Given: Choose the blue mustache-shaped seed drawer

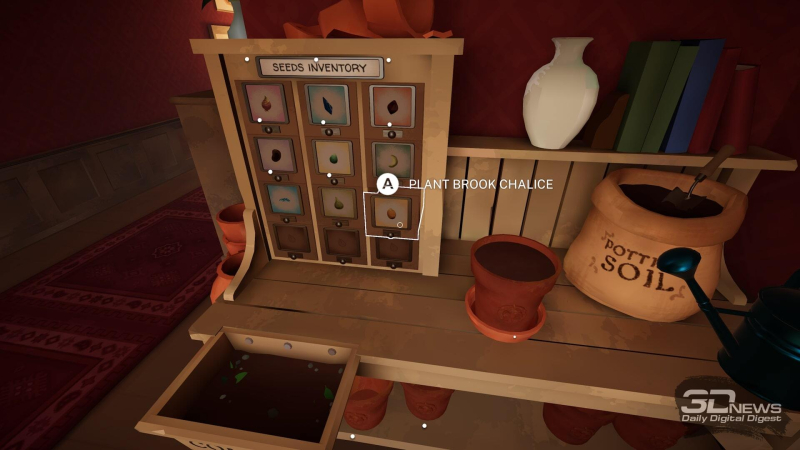Looking at the screenshot, I should pyautogui.click(x=285, y=199).
